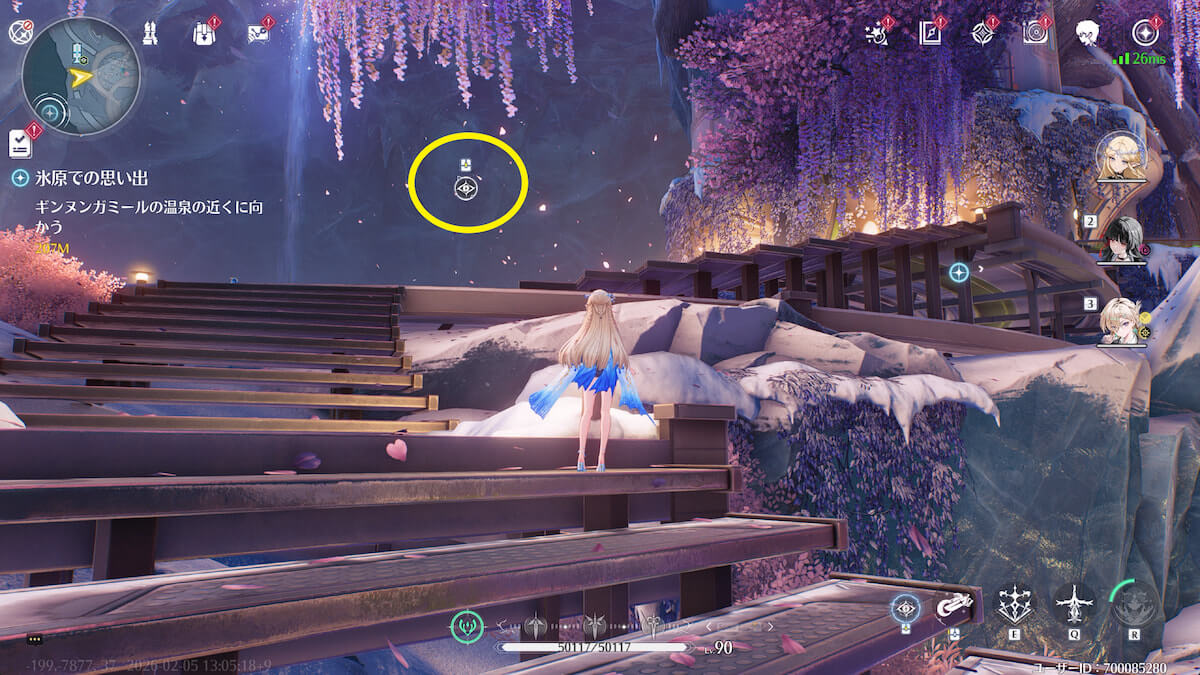
Task: Activate the Echo skill icon labeled Q
Action: 1074,604
